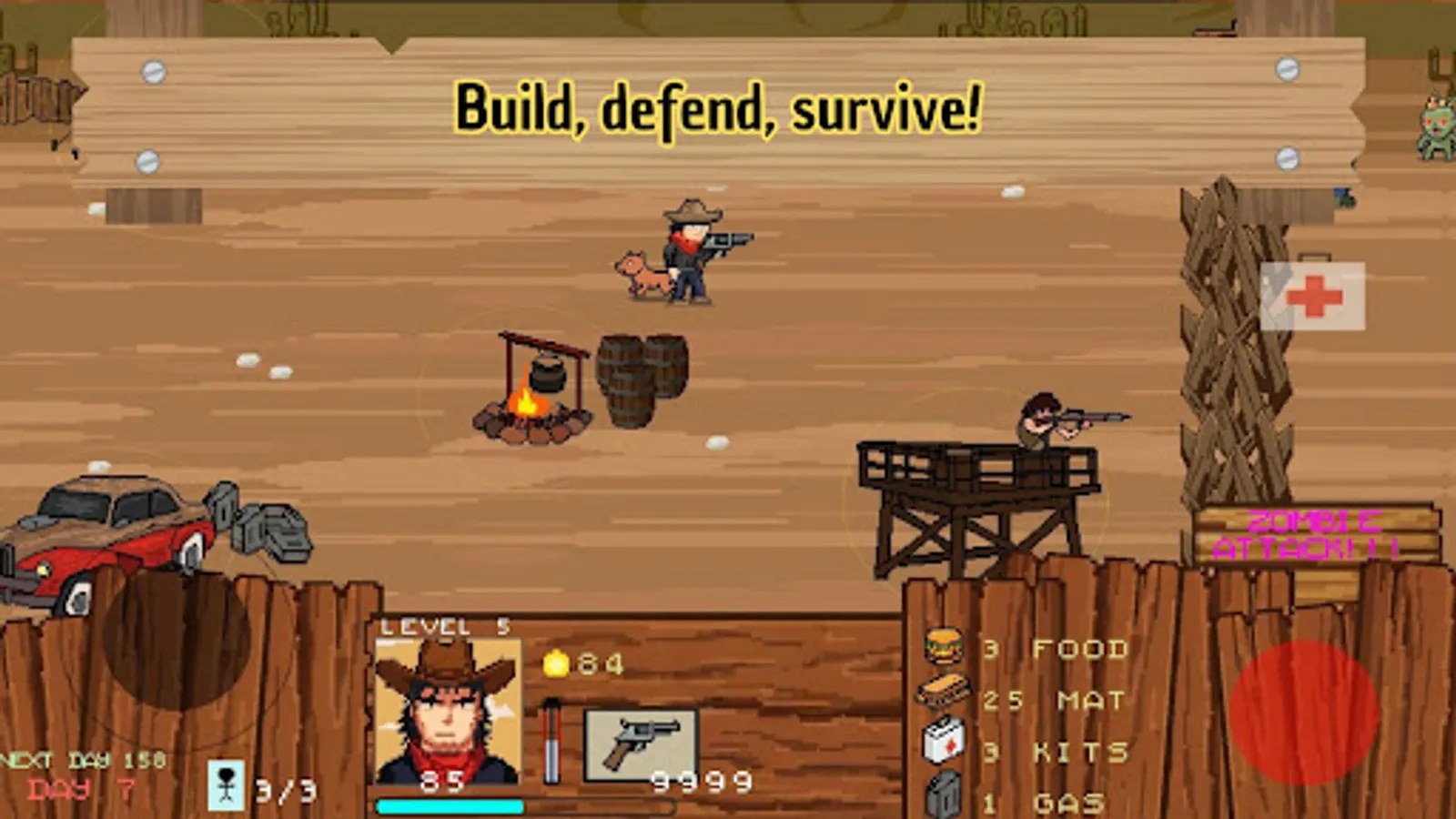Click the GAS canister icon
1456x819 pixels.
coord(943,792)
